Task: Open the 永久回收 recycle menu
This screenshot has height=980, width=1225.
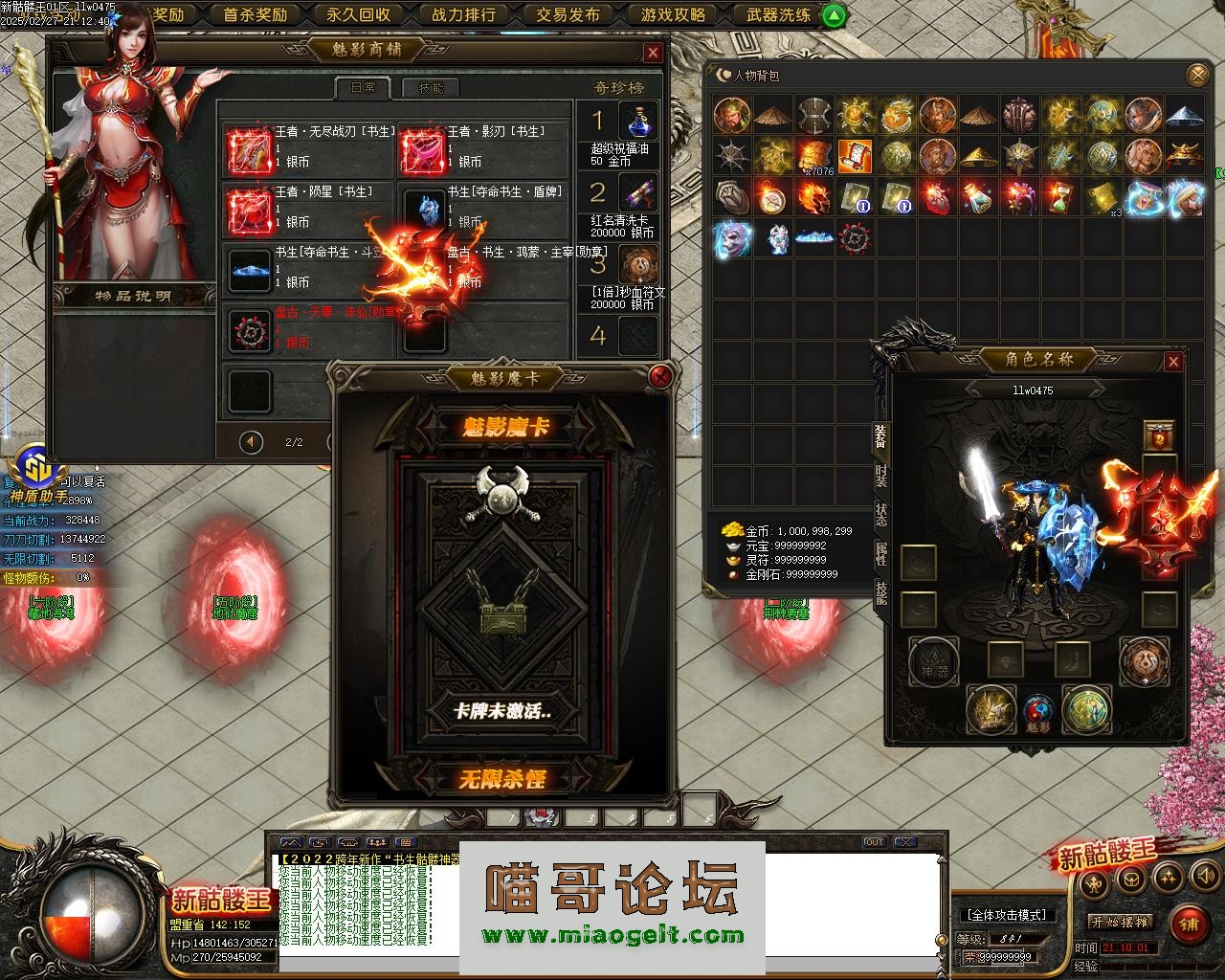Action: 359,14
